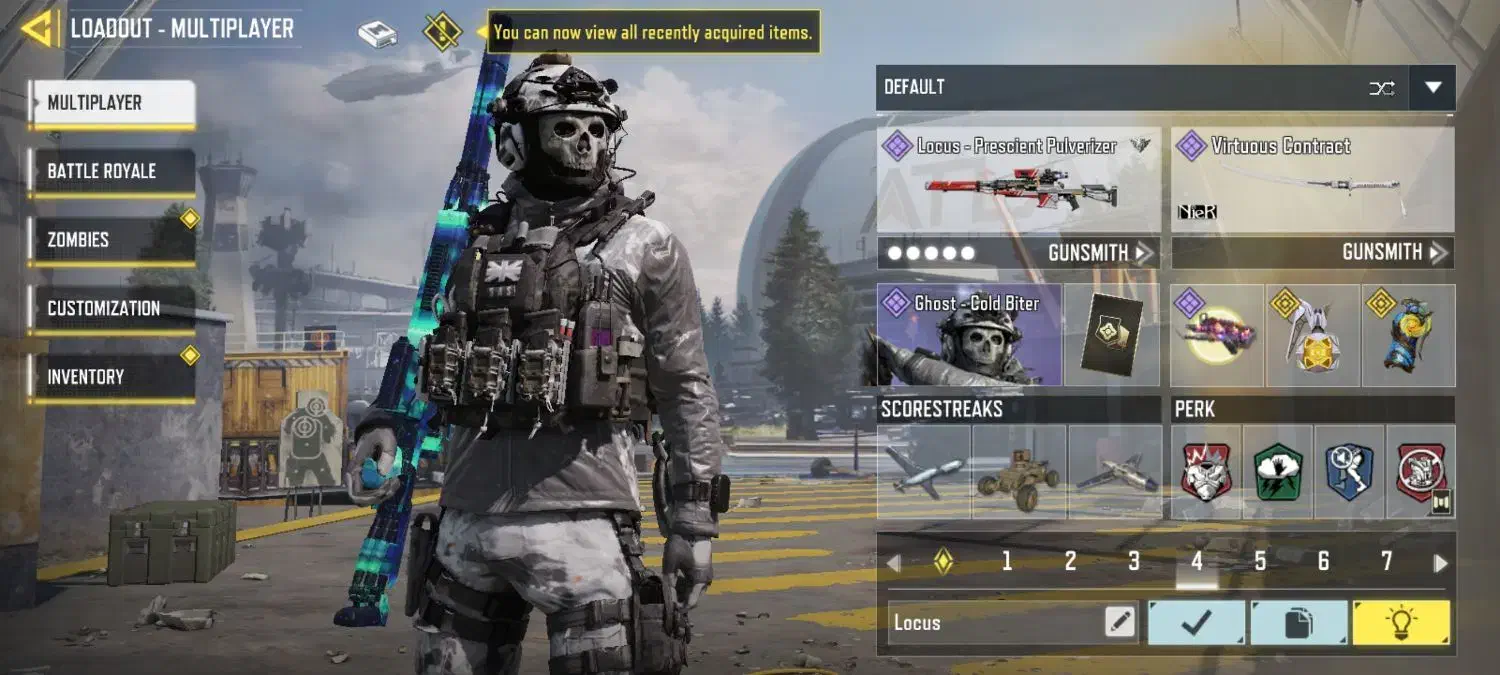Open the Zombies loadout tab
This screenshot has height=675, width=1500.
pyautogui.click(x=110, y=240)
